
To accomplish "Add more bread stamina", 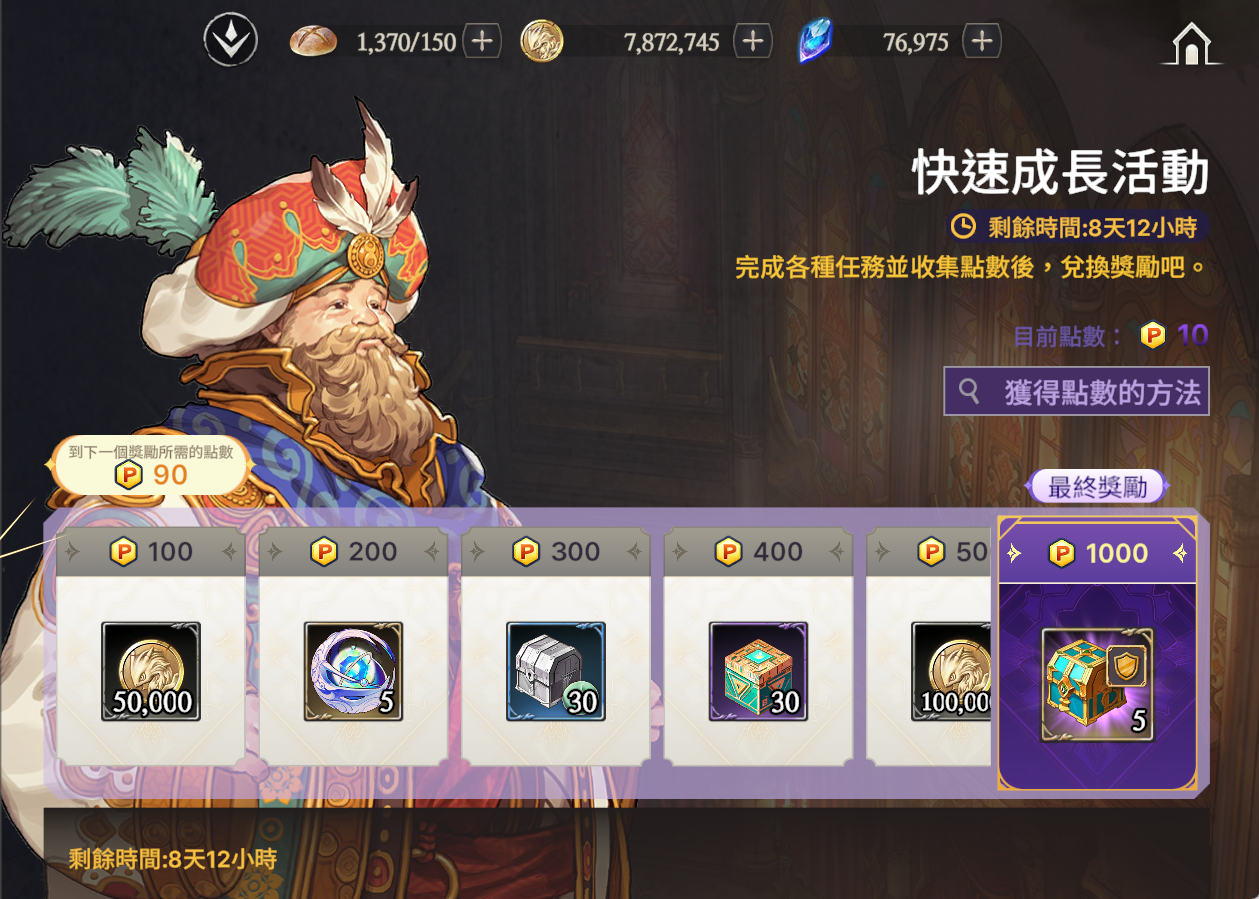I will pos(482,41).
